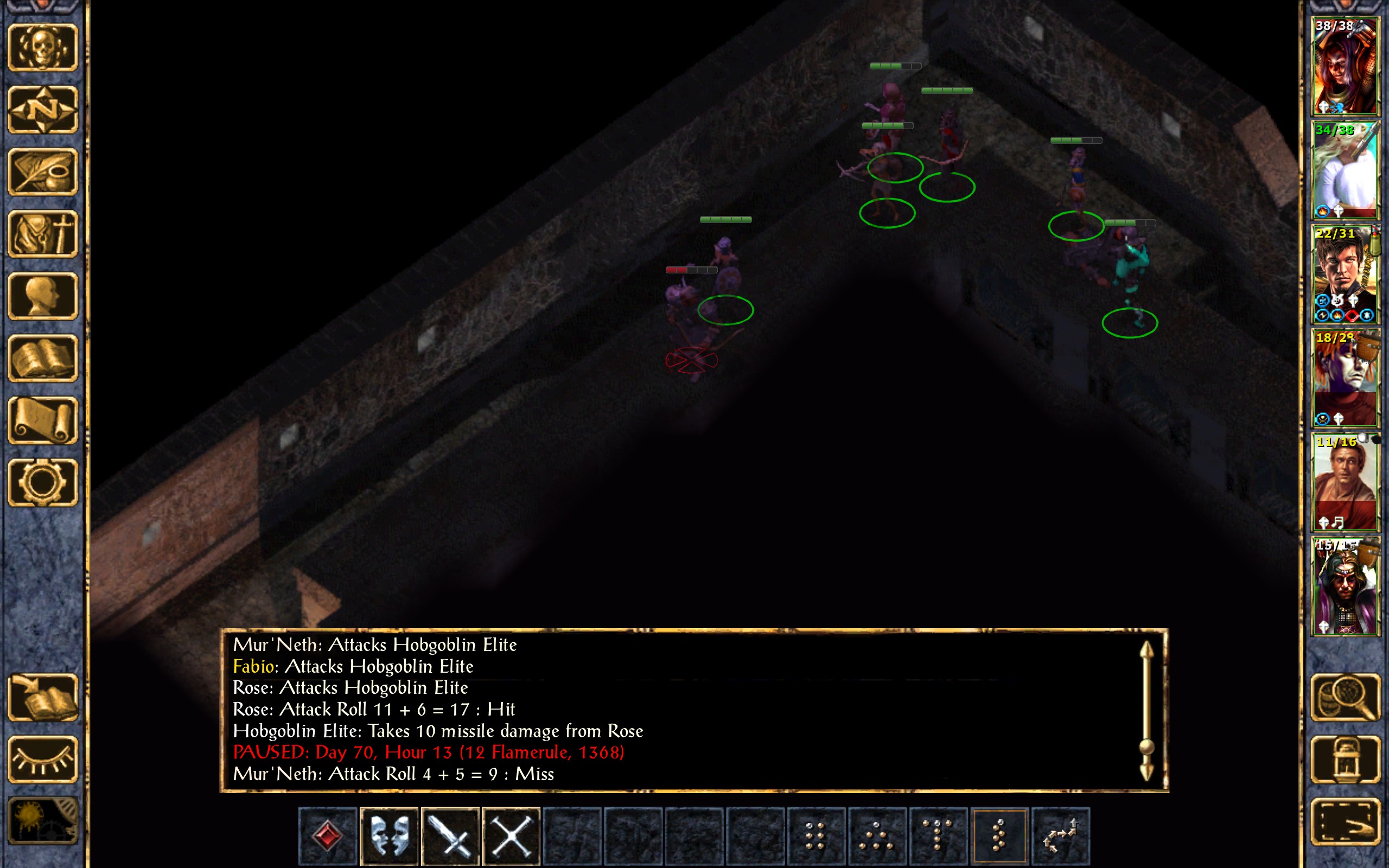Open options with the gear icon
Screen dimensions: 1389x868
pyautogui.click(x=43, y=483)
